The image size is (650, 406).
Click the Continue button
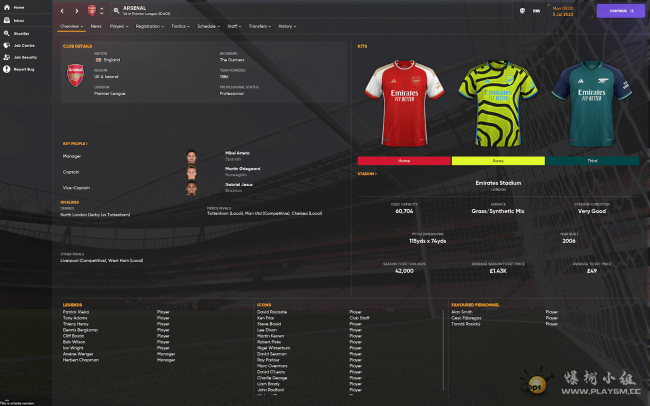[621, 11]
